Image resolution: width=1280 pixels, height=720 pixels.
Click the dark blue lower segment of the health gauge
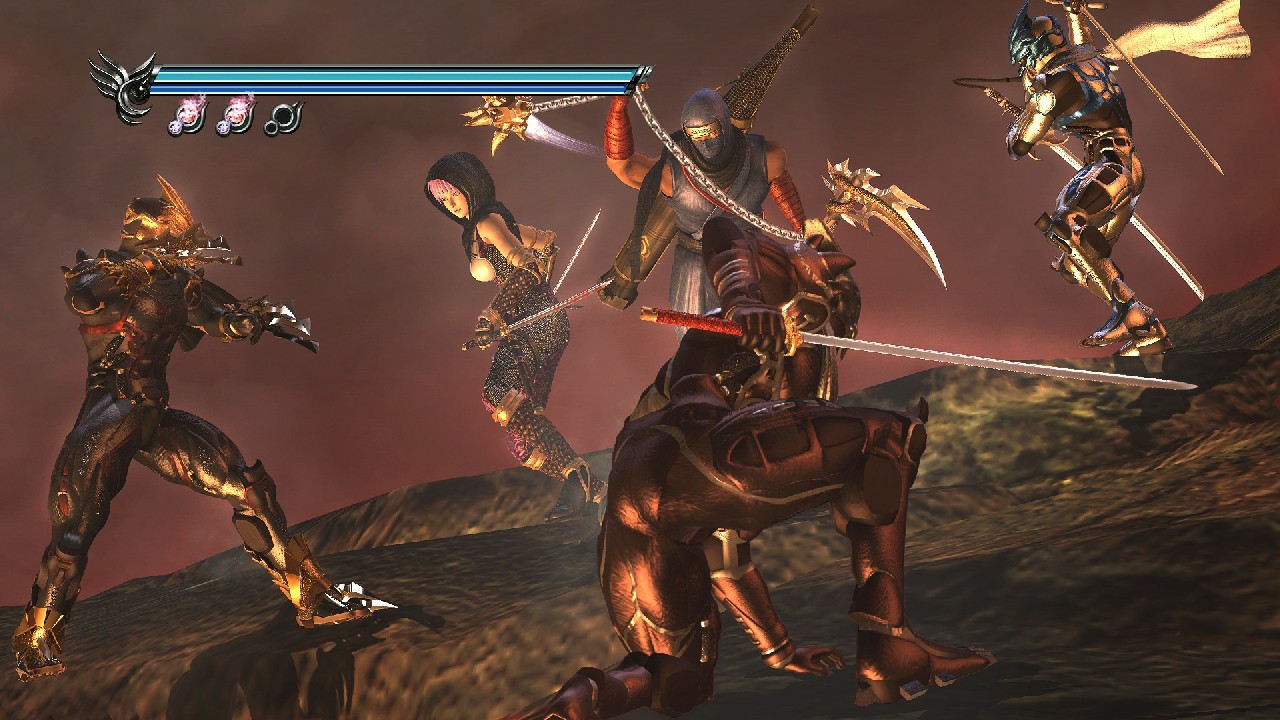[x=400, y=87]
